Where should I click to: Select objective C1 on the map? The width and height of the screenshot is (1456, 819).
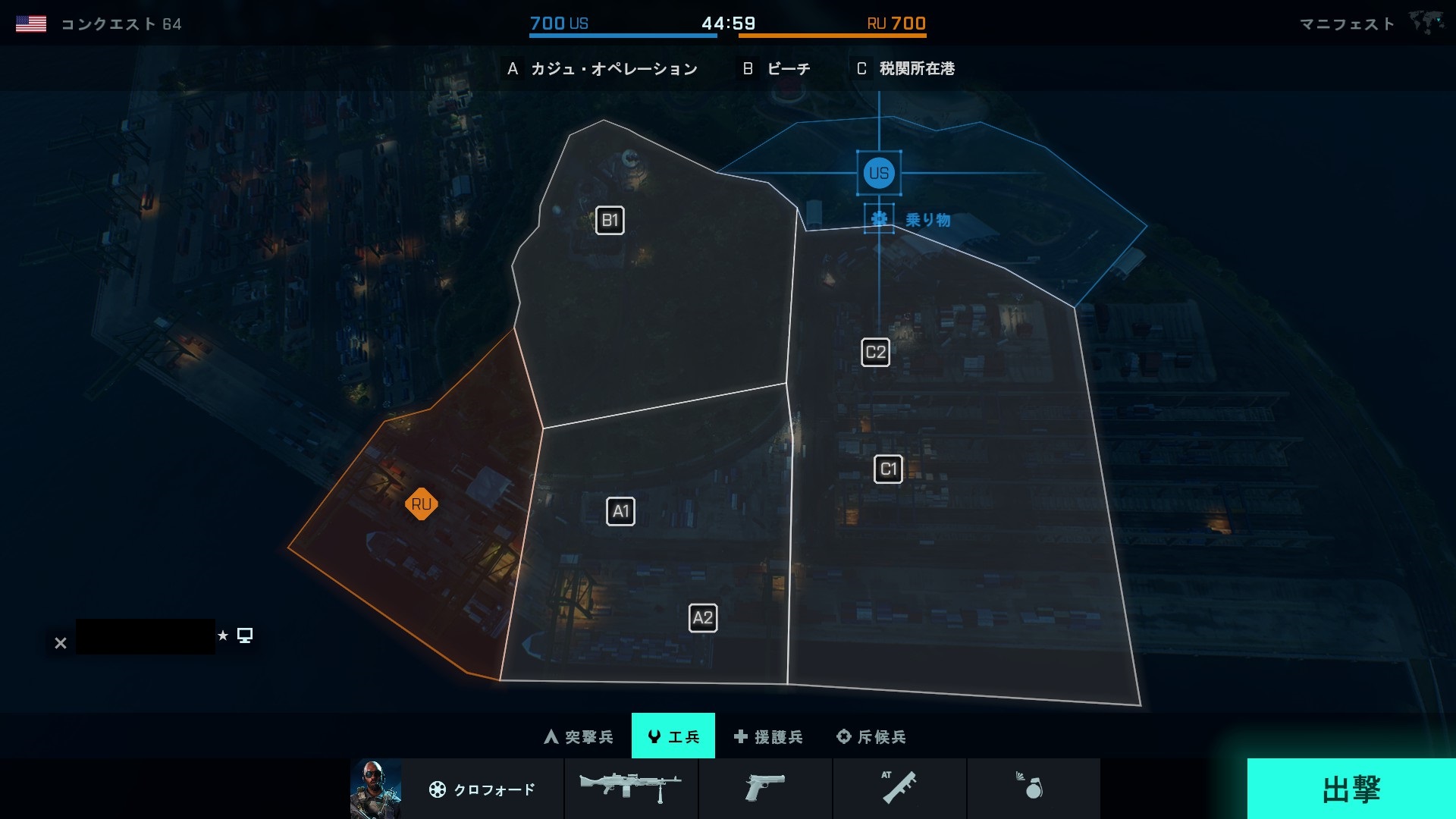pos(888,469)
